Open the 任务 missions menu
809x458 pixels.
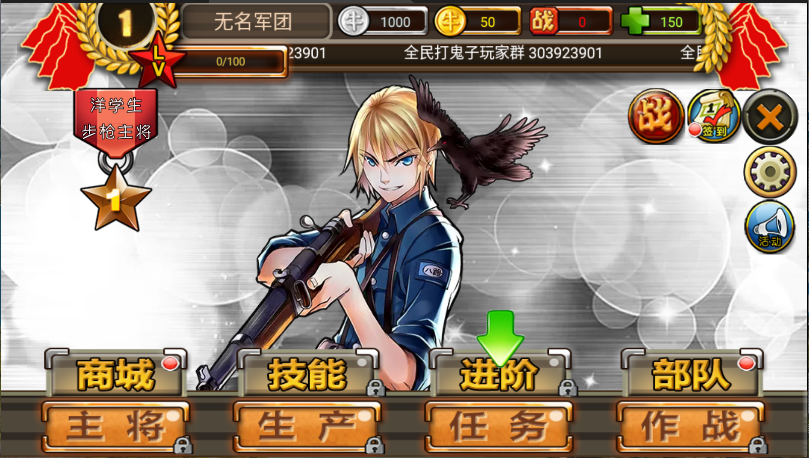[x=499, y=427]
